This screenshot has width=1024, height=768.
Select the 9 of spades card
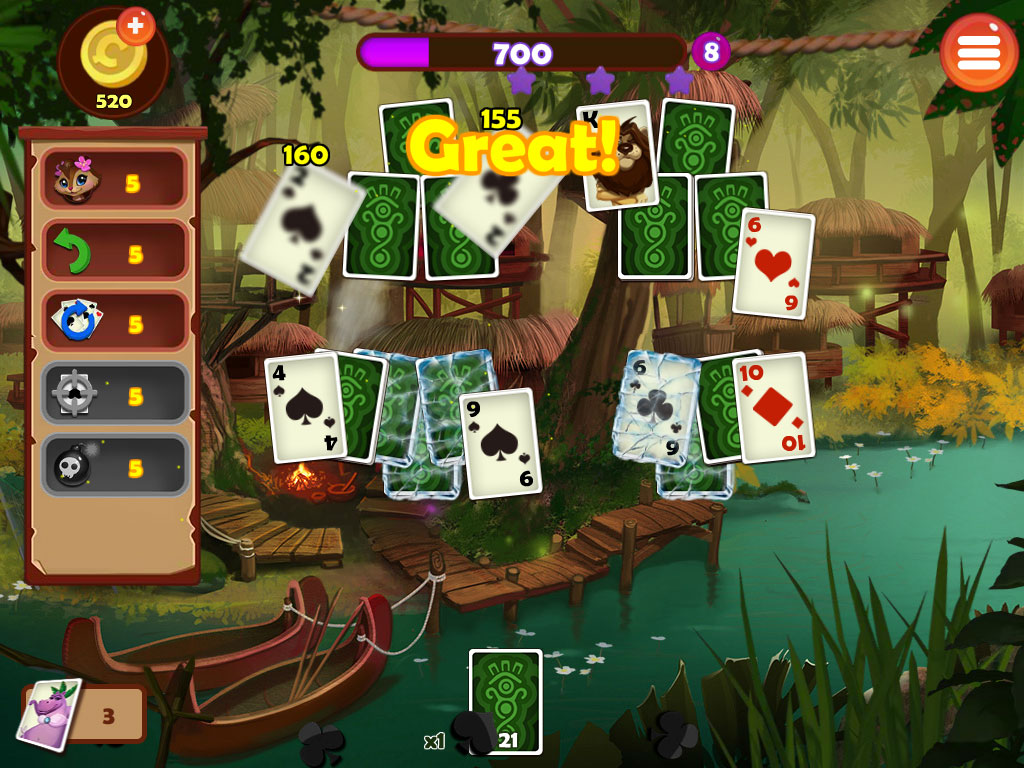tap(500, 442)
